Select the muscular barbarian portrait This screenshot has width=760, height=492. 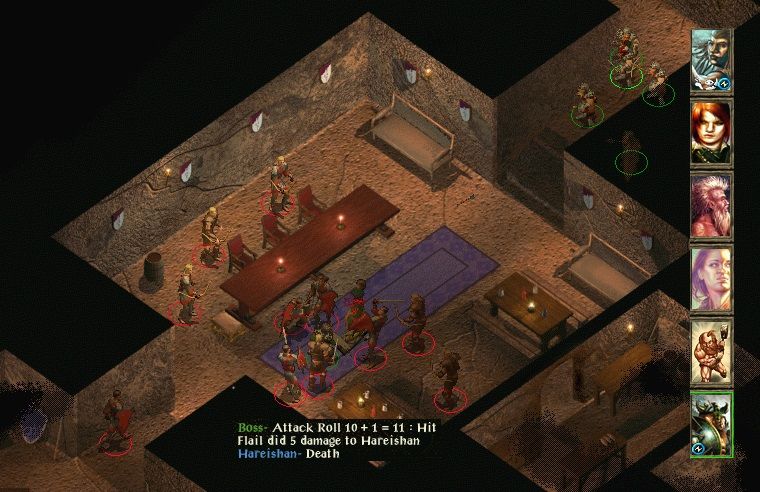[711, 352]
